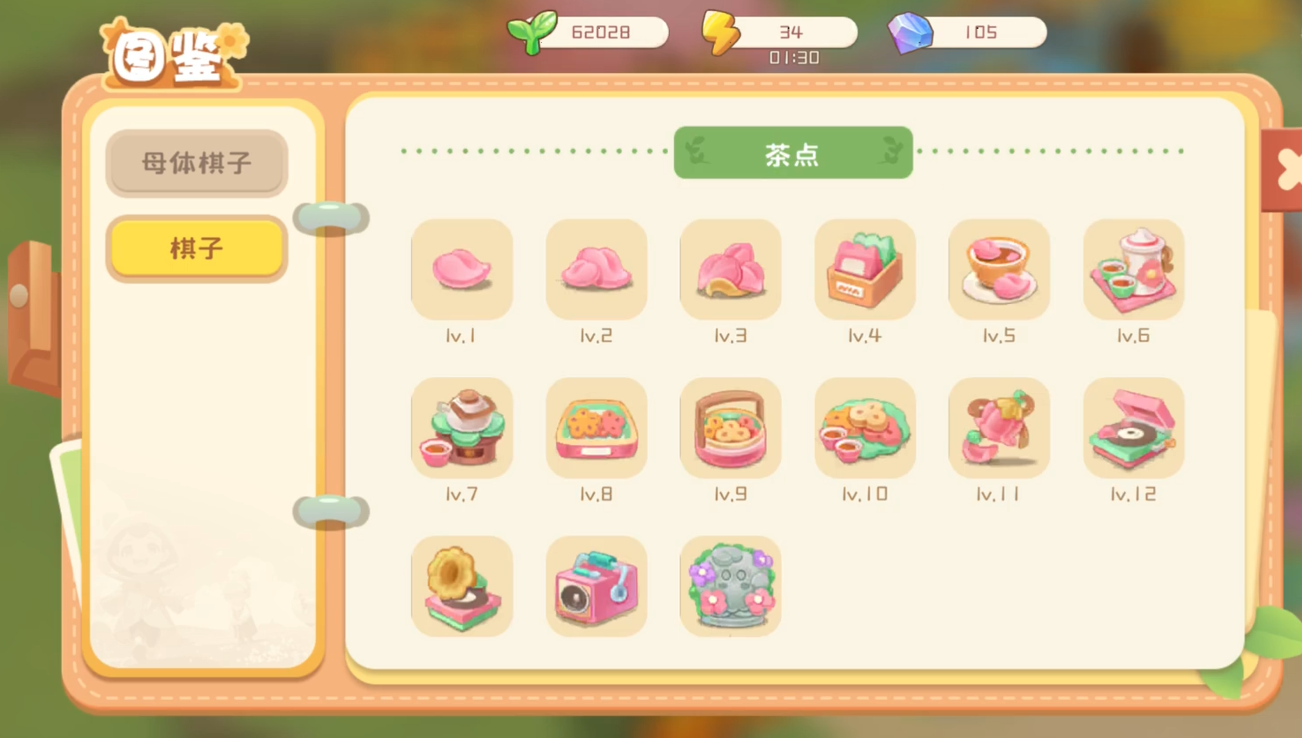Select the flower statue collection item

pyautogui.click(x=730, y=586)
